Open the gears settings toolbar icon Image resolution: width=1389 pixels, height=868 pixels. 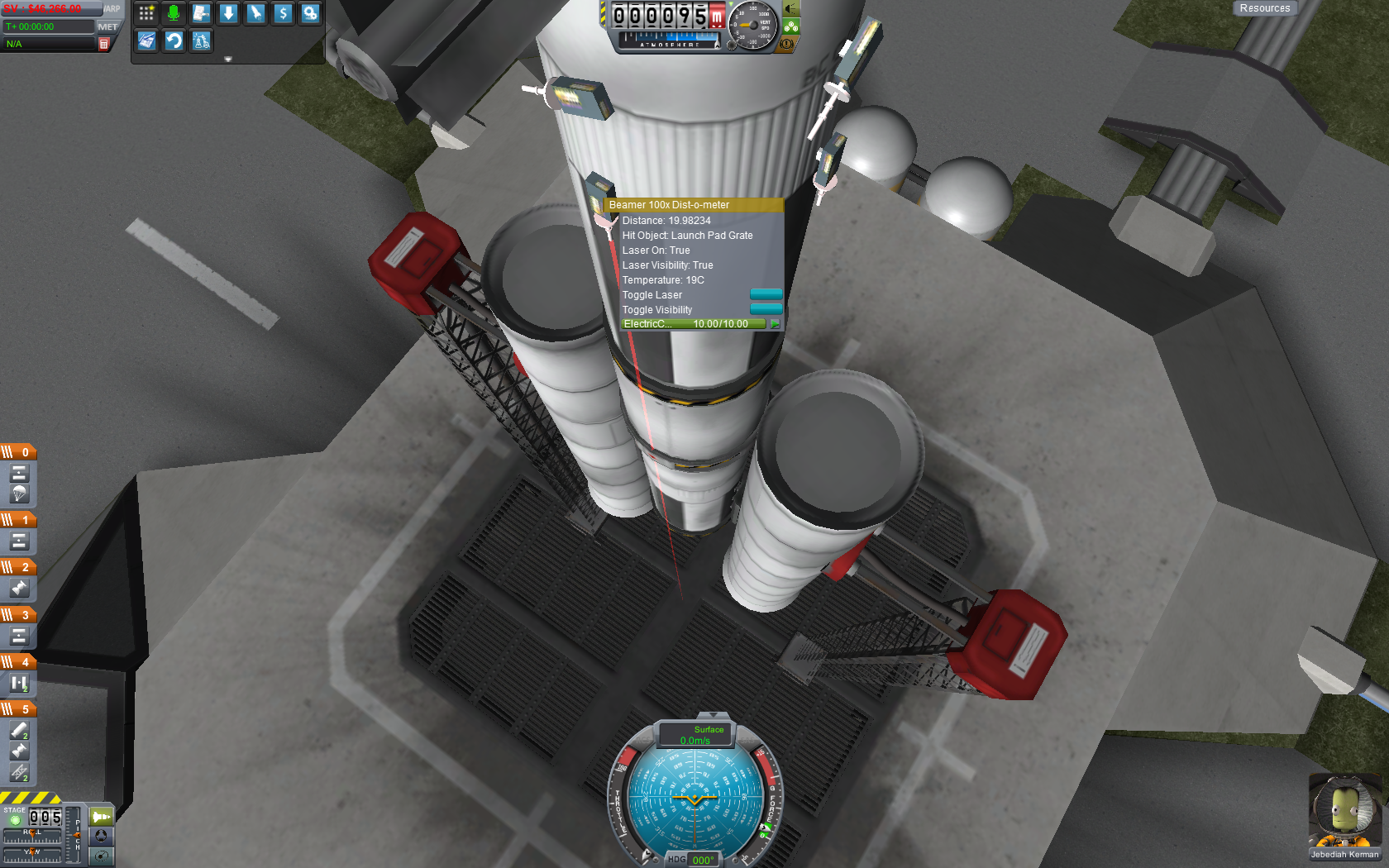pos(310,13)
